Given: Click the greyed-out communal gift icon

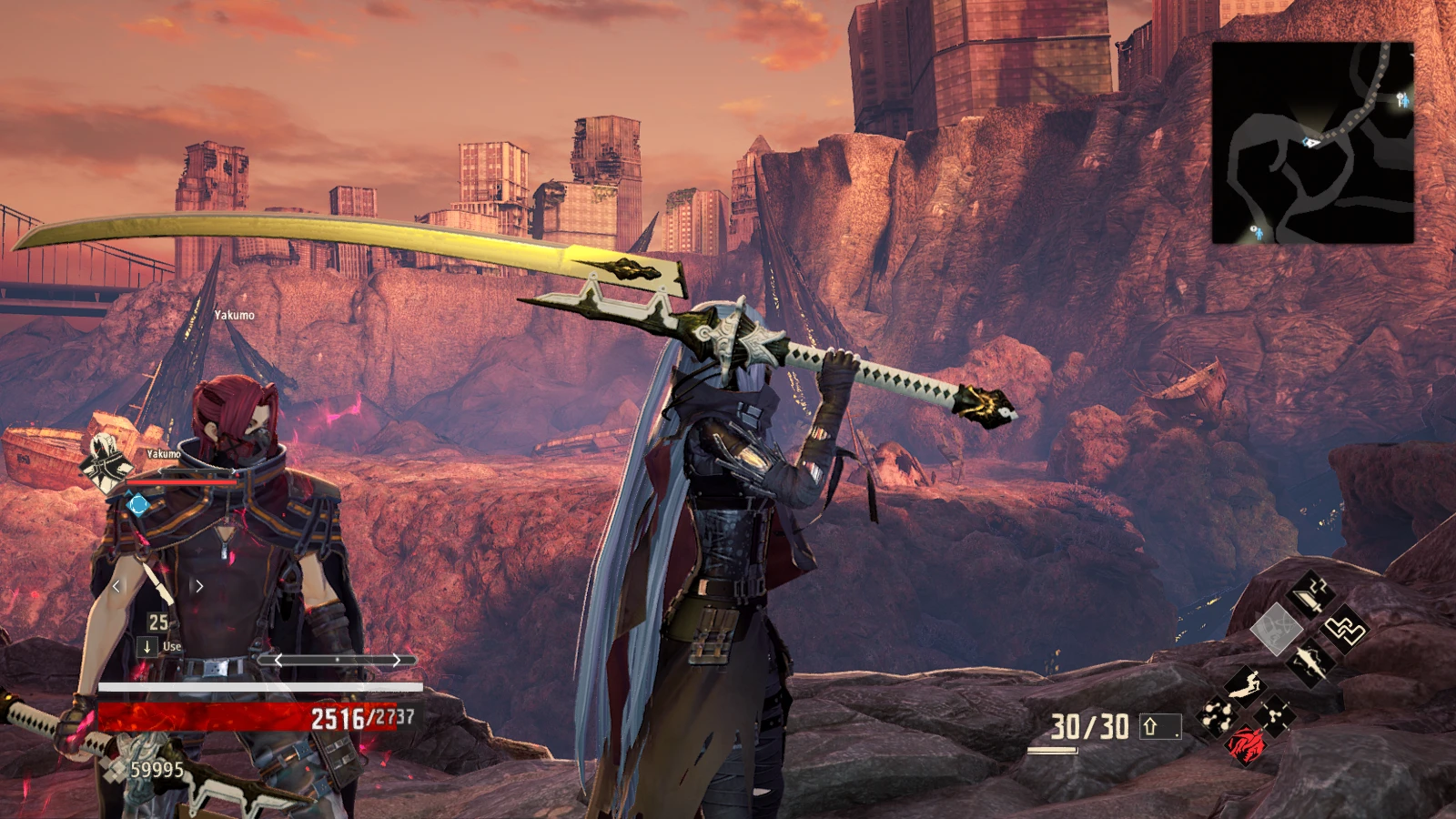Looking at the screenshot, I should click(1277, 627).
